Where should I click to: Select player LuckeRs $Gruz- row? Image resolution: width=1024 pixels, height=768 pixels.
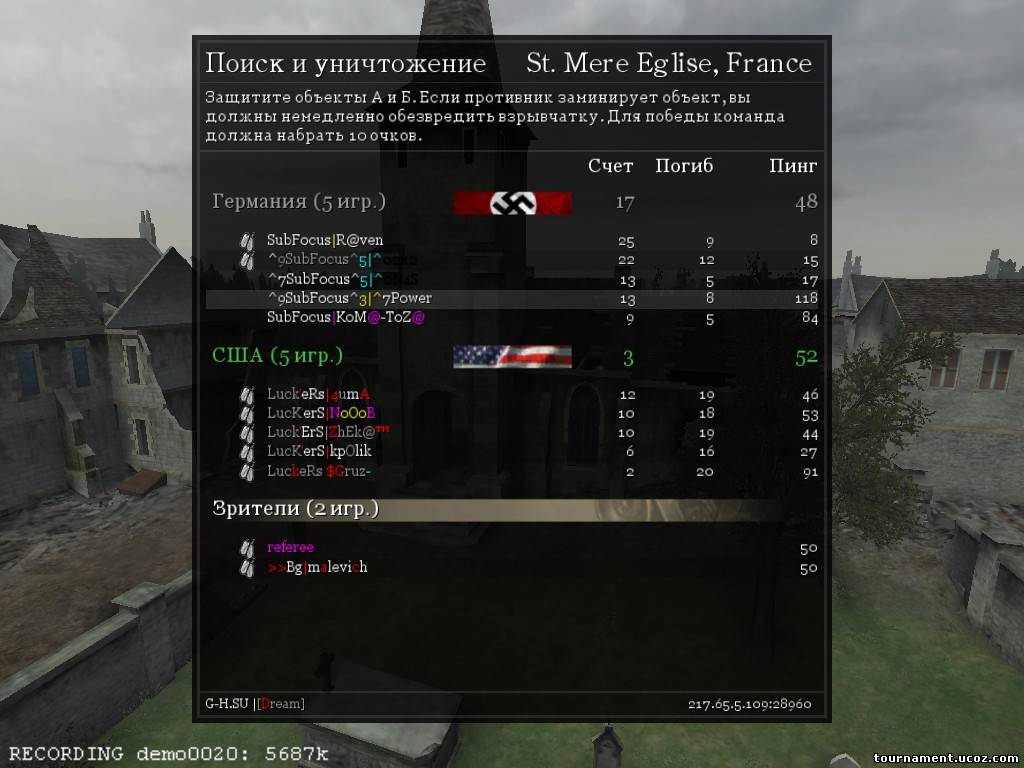[319, 471]
